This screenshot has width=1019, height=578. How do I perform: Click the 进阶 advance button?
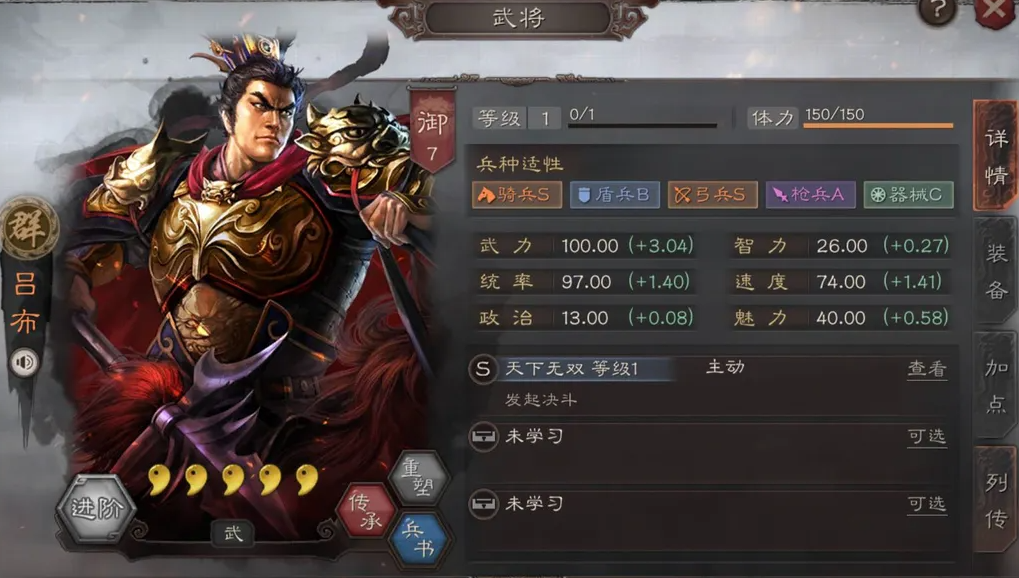97,508
